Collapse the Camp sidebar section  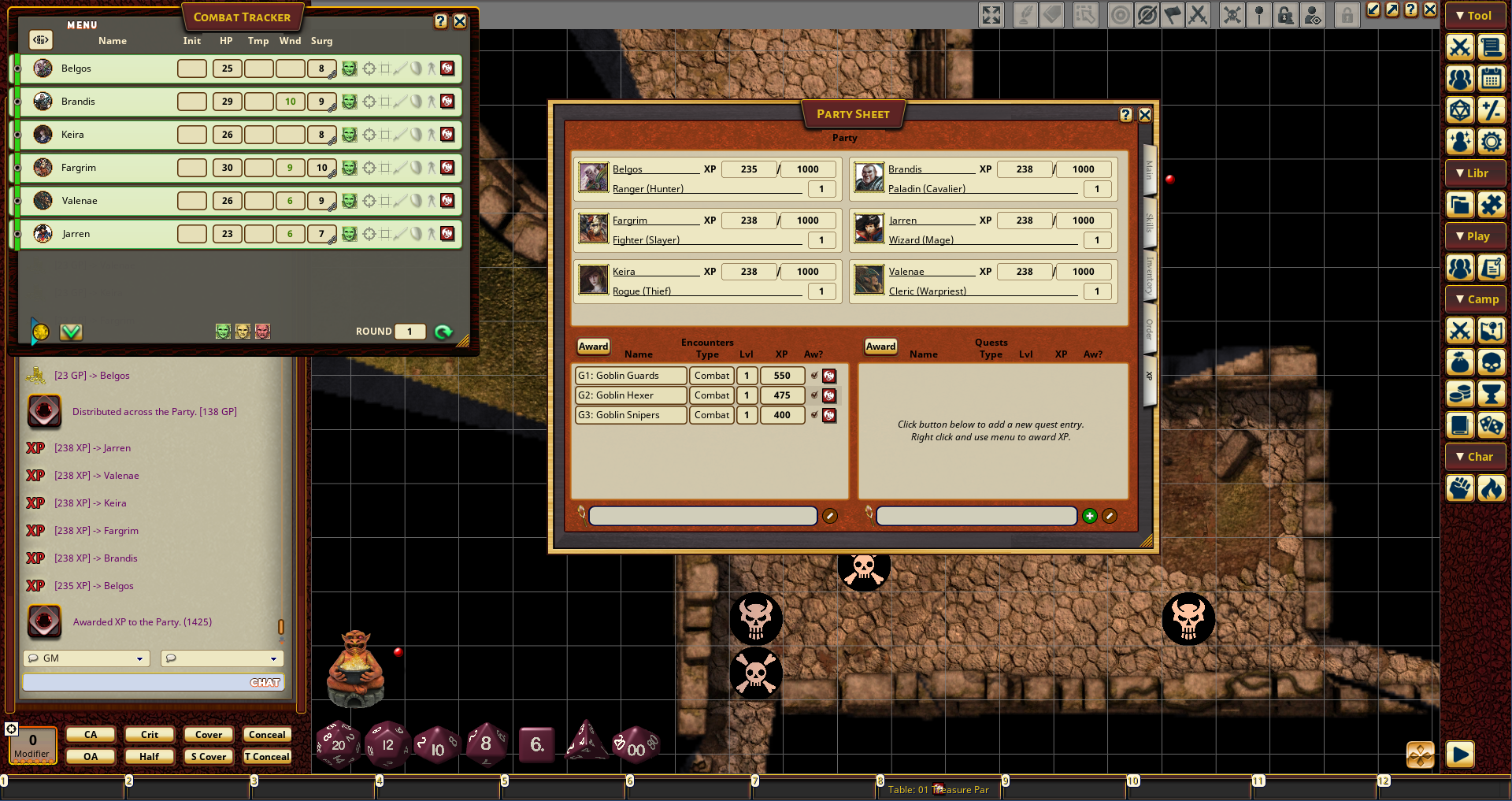1474,299
